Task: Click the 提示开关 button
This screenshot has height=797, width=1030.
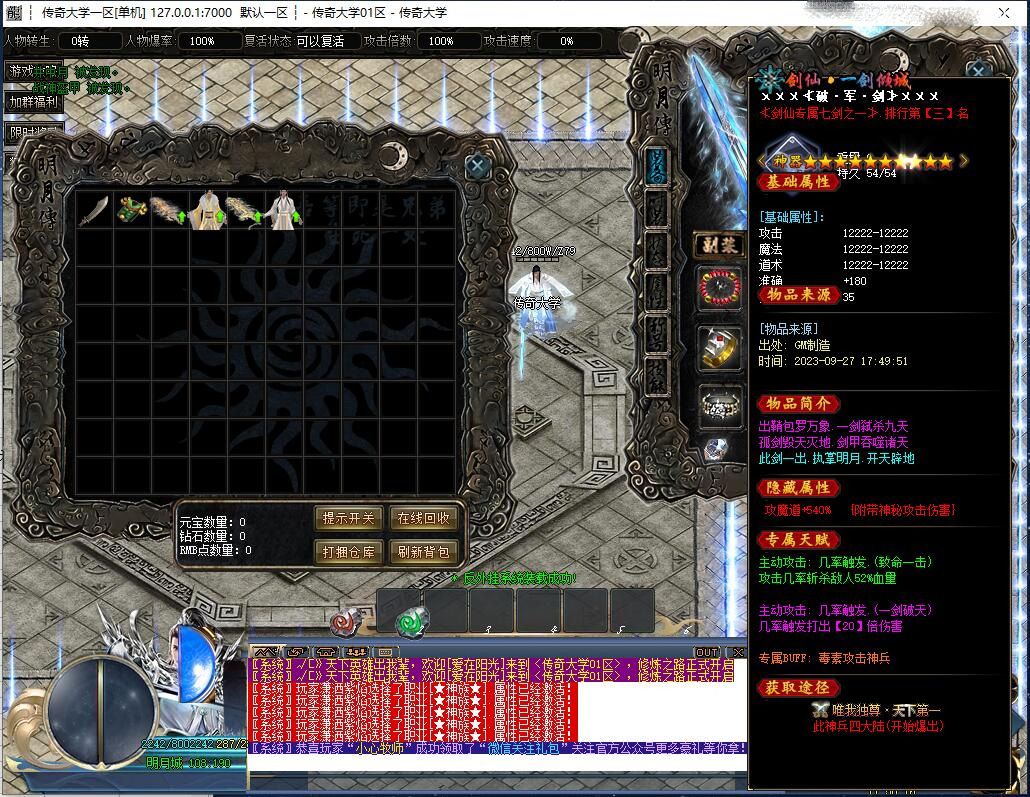Action: [349, 518]
